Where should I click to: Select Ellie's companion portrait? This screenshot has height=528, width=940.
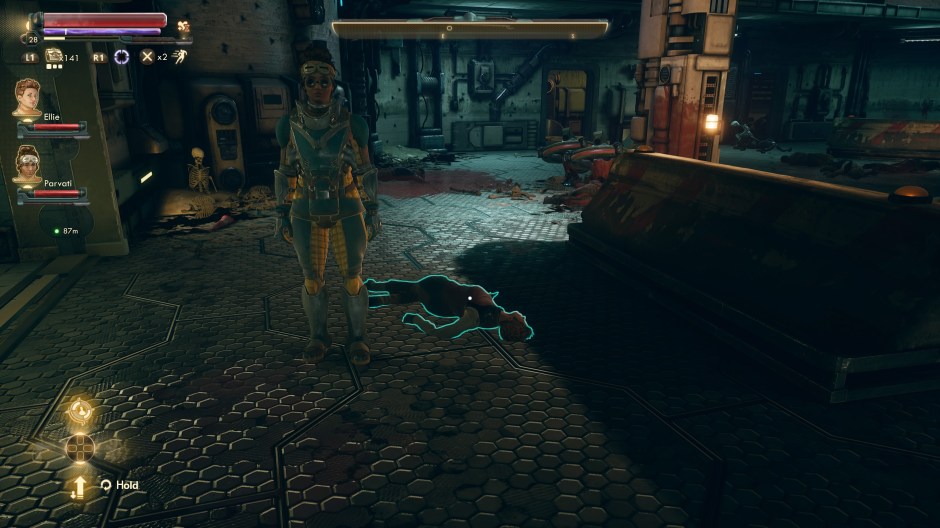point(27,97)
